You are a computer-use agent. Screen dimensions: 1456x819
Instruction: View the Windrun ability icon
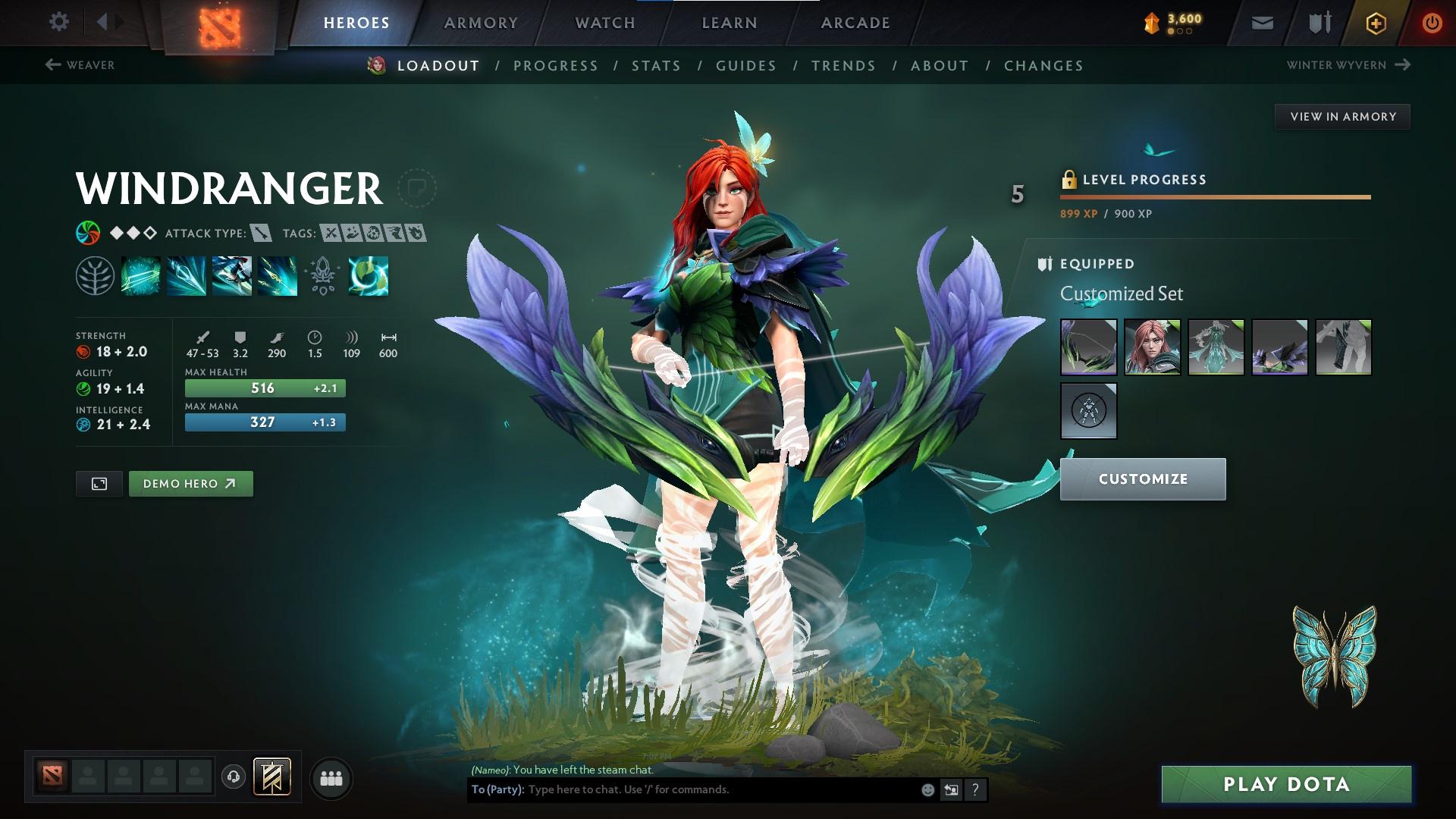pos(231,275)
